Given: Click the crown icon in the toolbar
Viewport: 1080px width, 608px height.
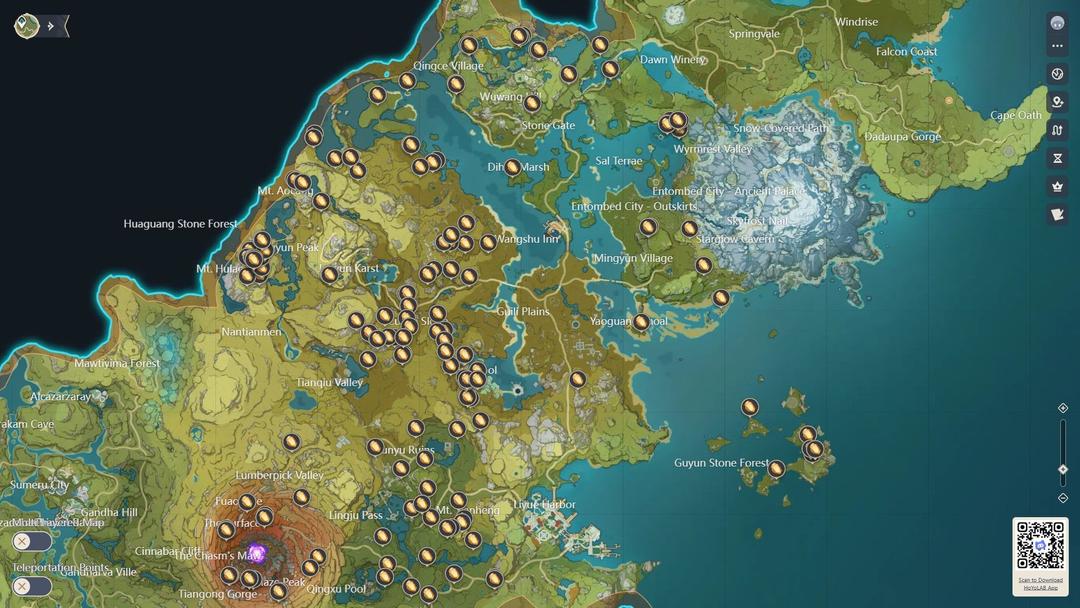Looking at the screenshot, I should 1057,186.
